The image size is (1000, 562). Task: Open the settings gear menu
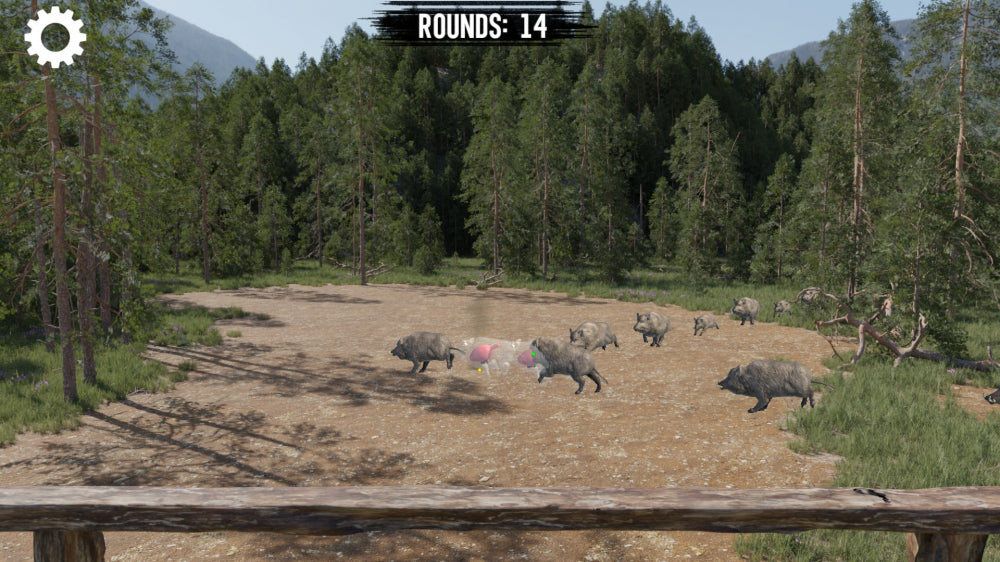coord(55,37)
